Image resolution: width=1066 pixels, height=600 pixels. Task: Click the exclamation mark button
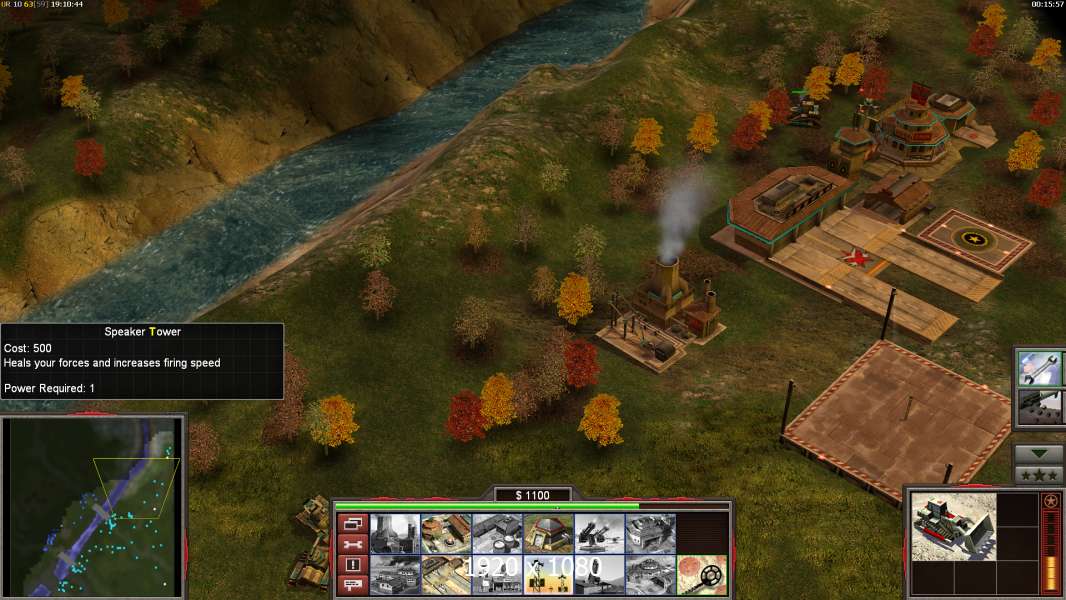[x=352, y=565]
